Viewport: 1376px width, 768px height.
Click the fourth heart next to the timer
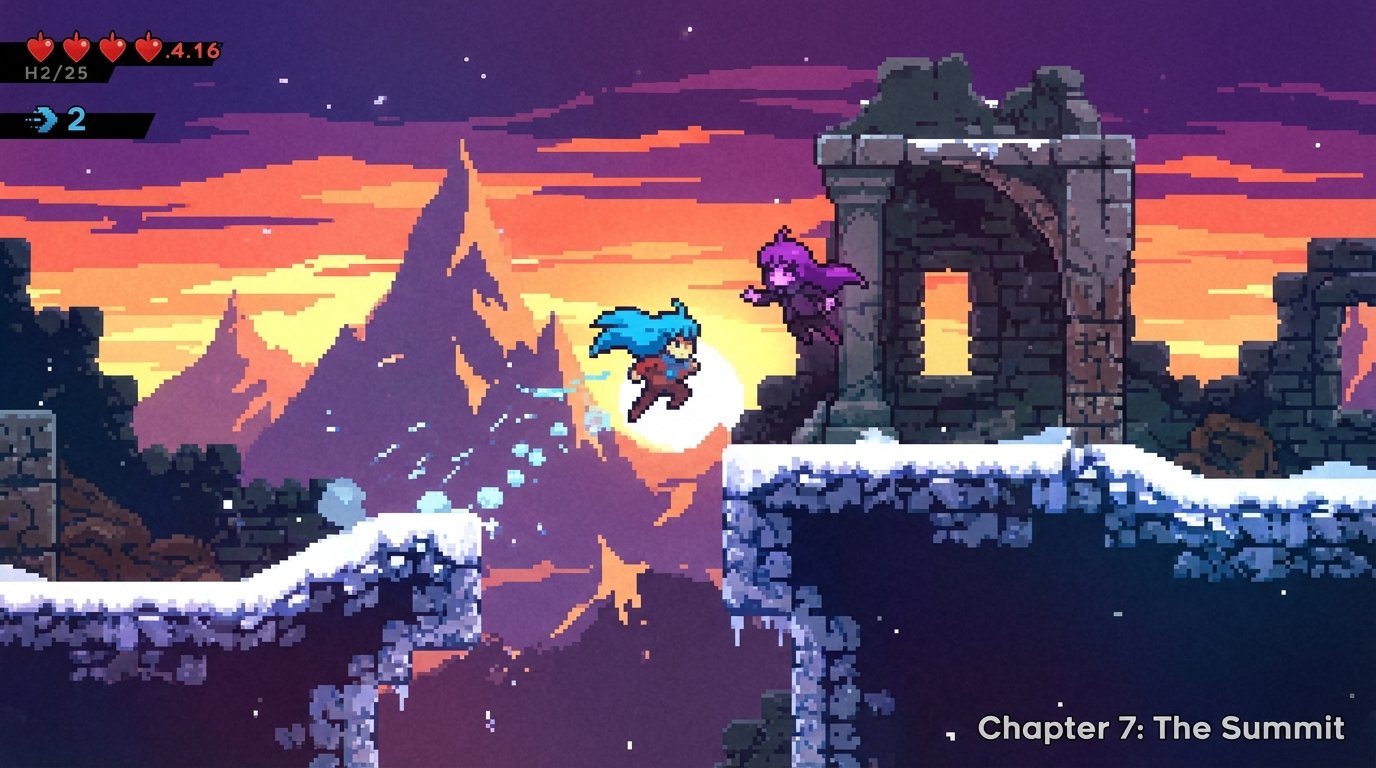point(149,46)
